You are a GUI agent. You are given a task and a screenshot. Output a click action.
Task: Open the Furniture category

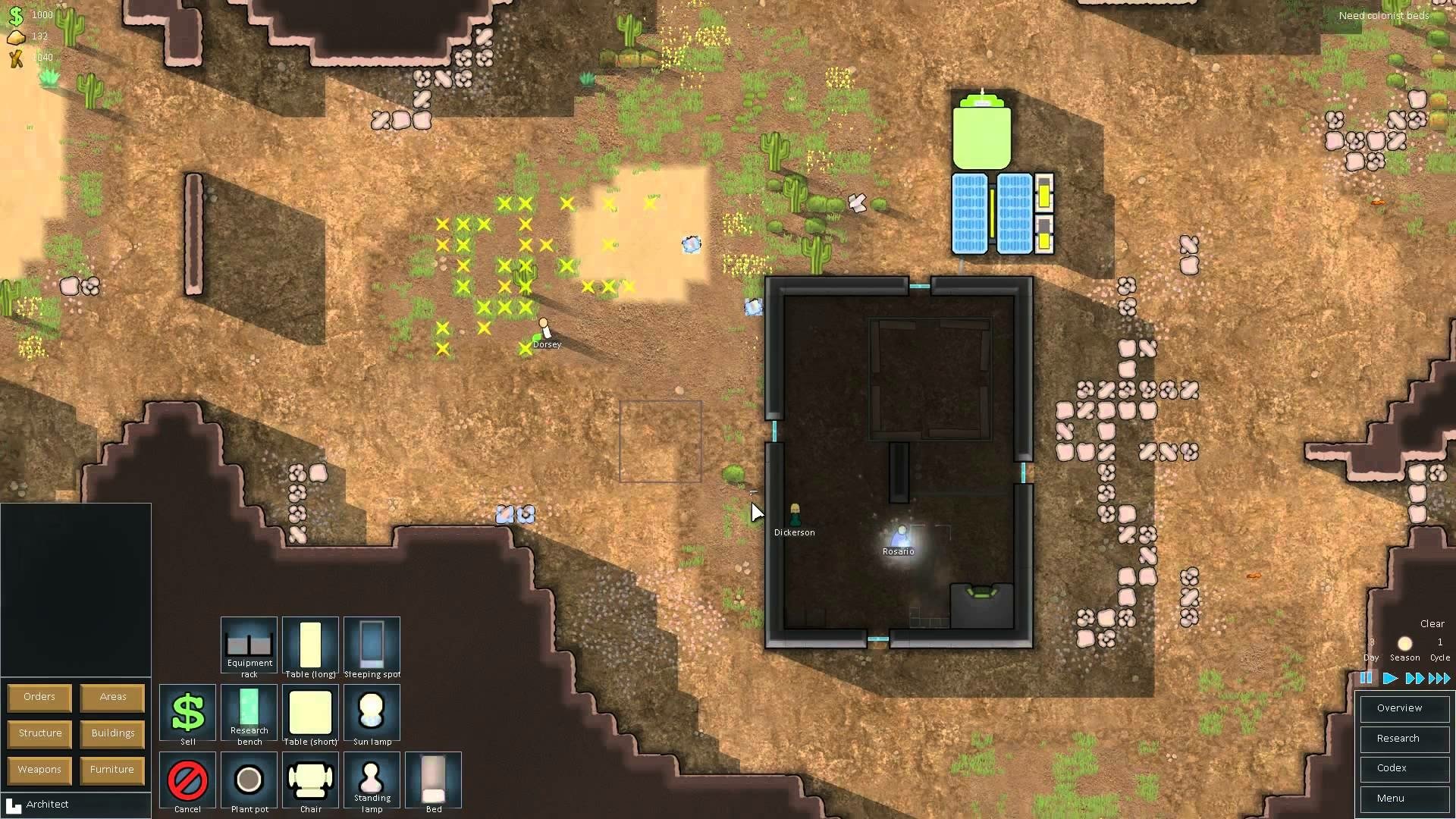(111, 769)
